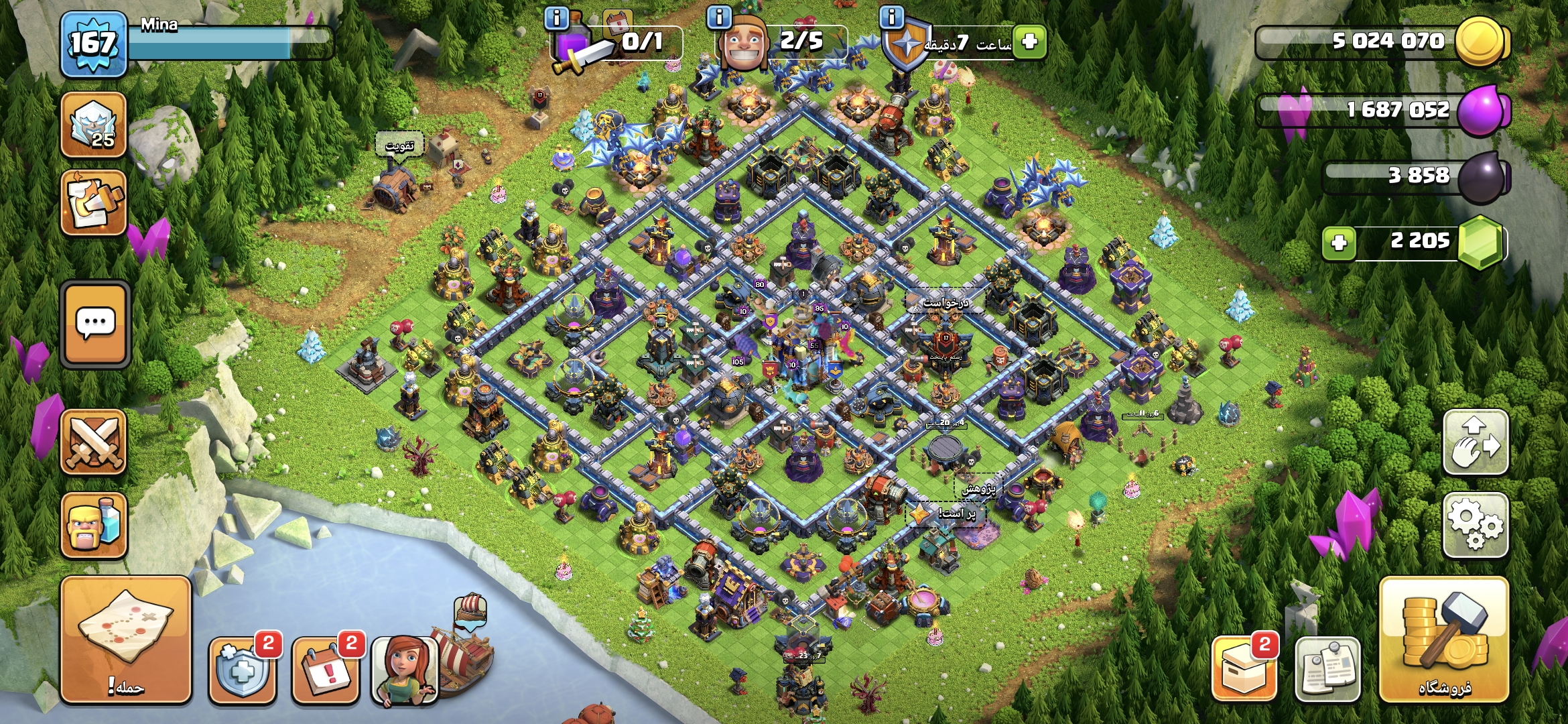Open the player level 167 profile badge
The width and height of the screenshot is (1568, 724).
tap(94, 44)
